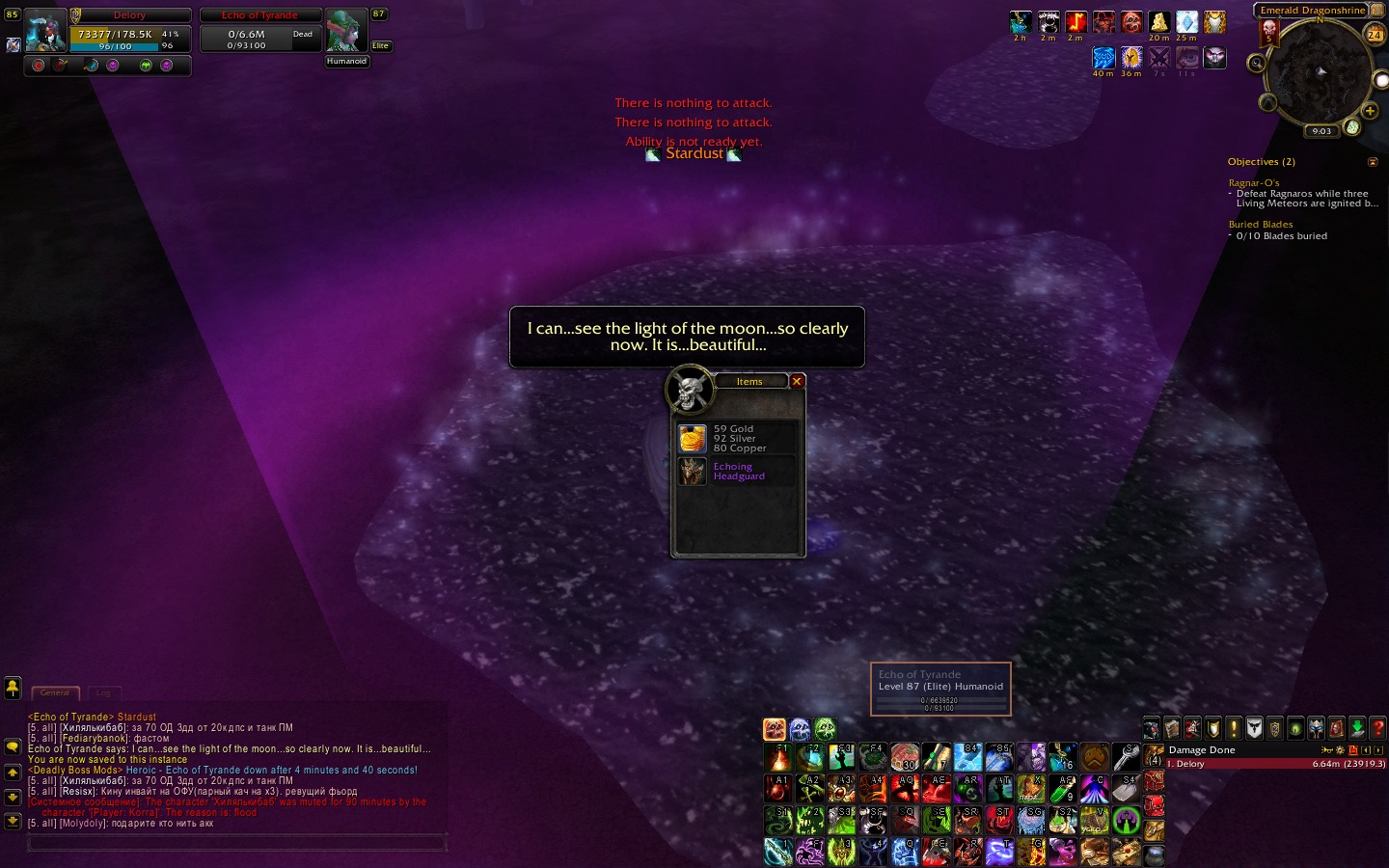Viewport: 1389px width, 868px height.
Task: Open the calendar button showing 24
Action: point(1375,35)
